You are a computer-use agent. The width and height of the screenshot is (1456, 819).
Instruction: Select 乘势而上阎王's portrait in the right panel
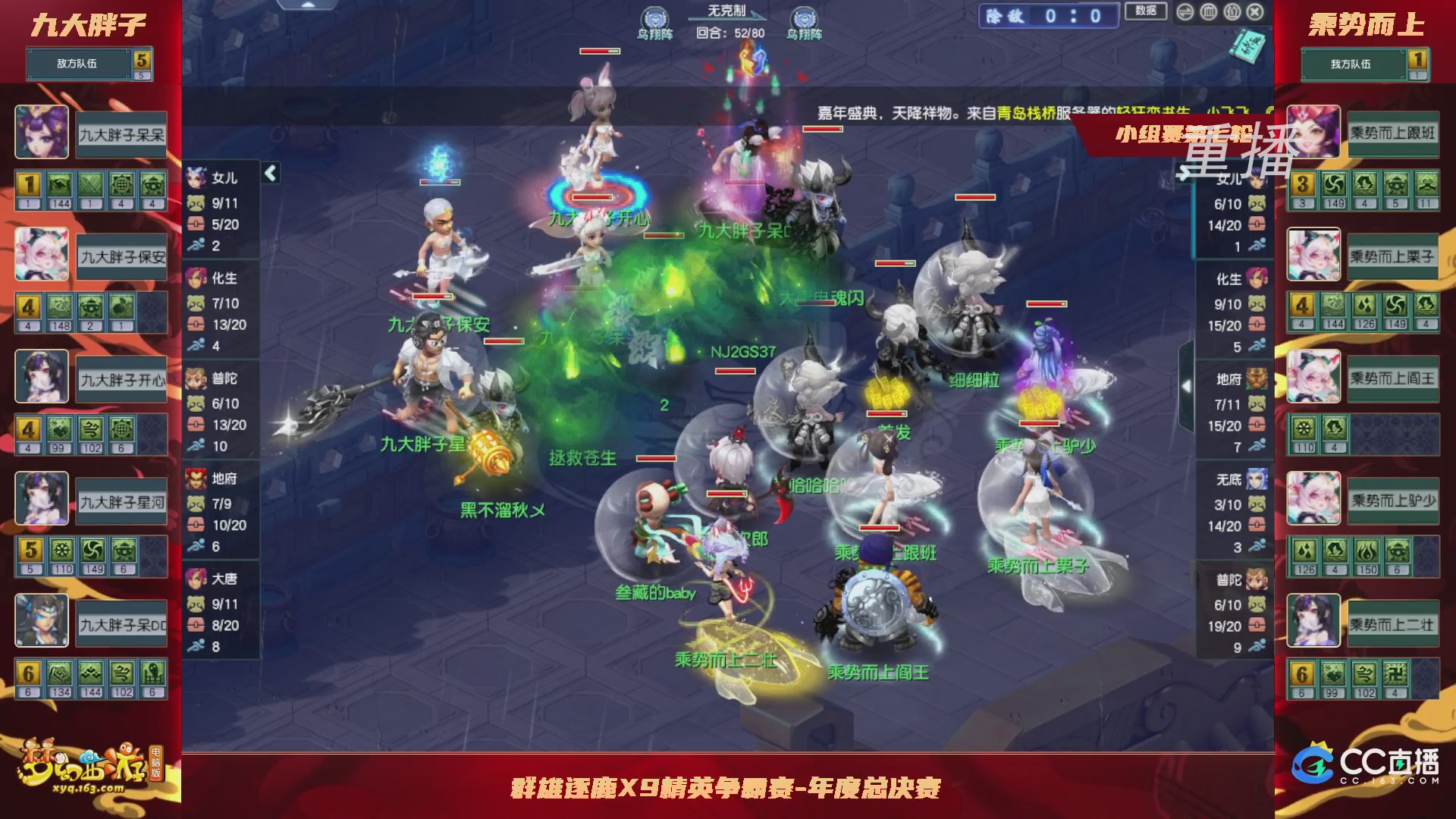1313,377
